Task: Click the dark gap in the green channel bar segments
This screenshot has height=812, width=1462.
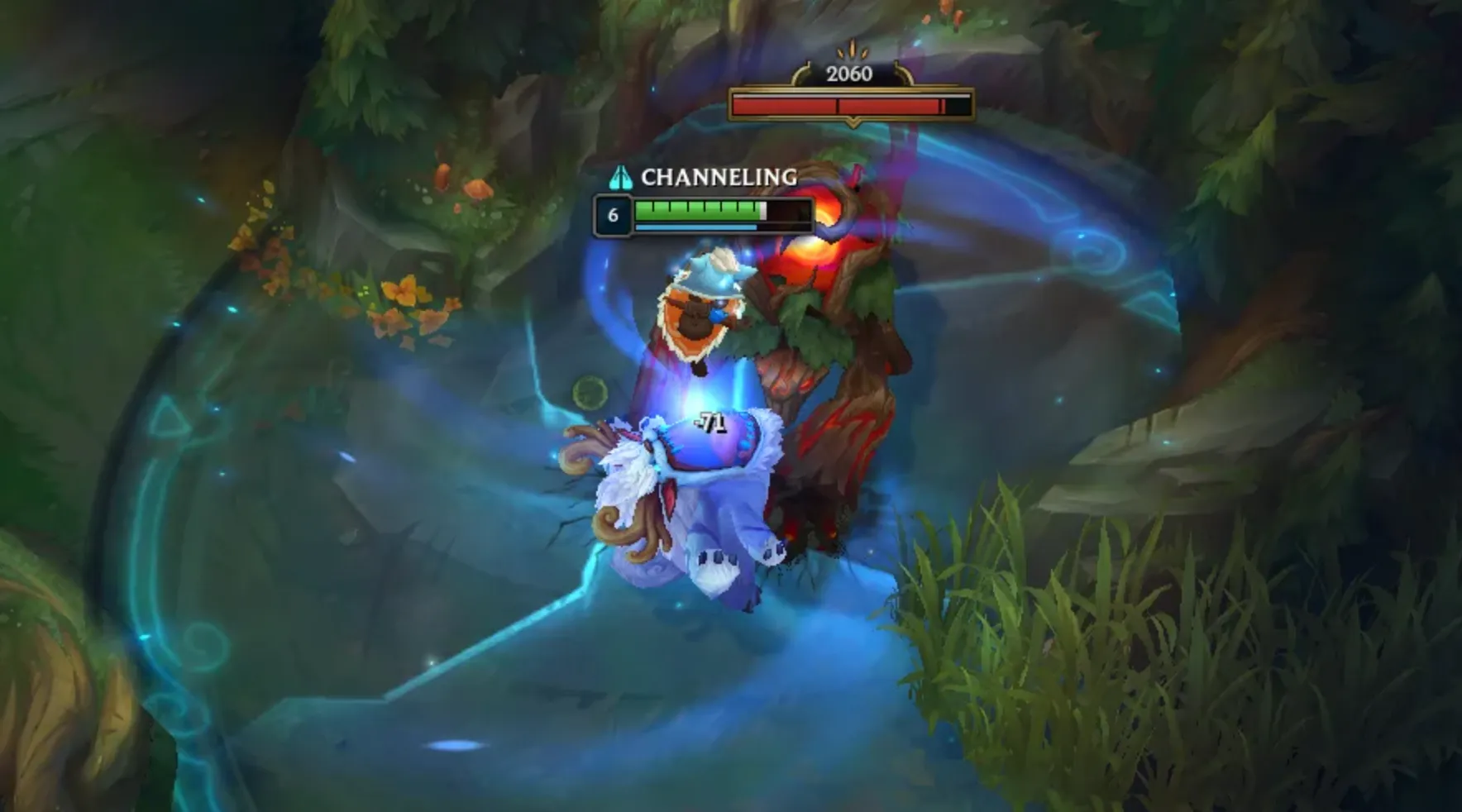Action: click(x=787, y=211)
